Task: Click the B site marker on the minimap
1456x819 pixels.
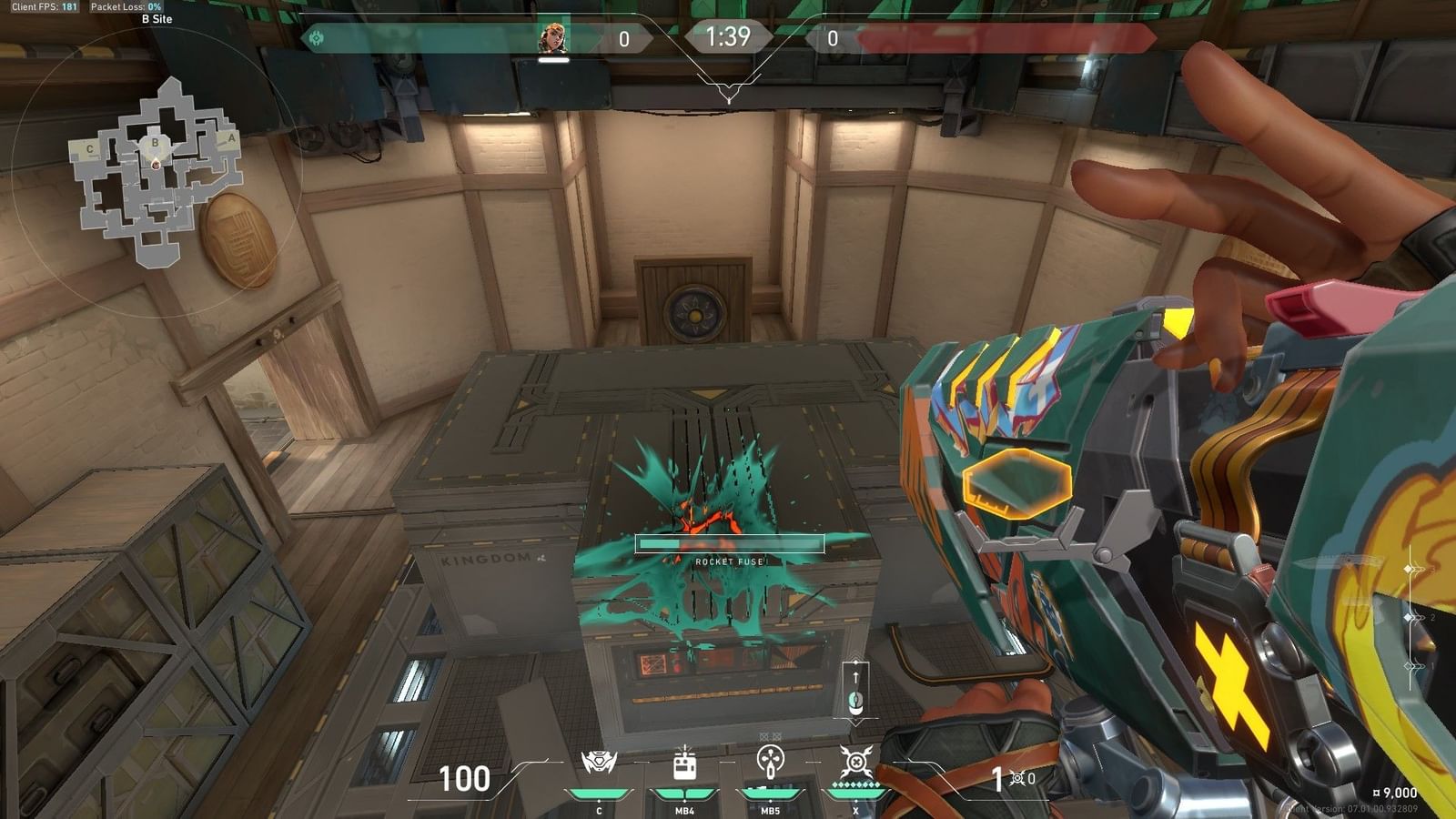Action: point(155,143)
